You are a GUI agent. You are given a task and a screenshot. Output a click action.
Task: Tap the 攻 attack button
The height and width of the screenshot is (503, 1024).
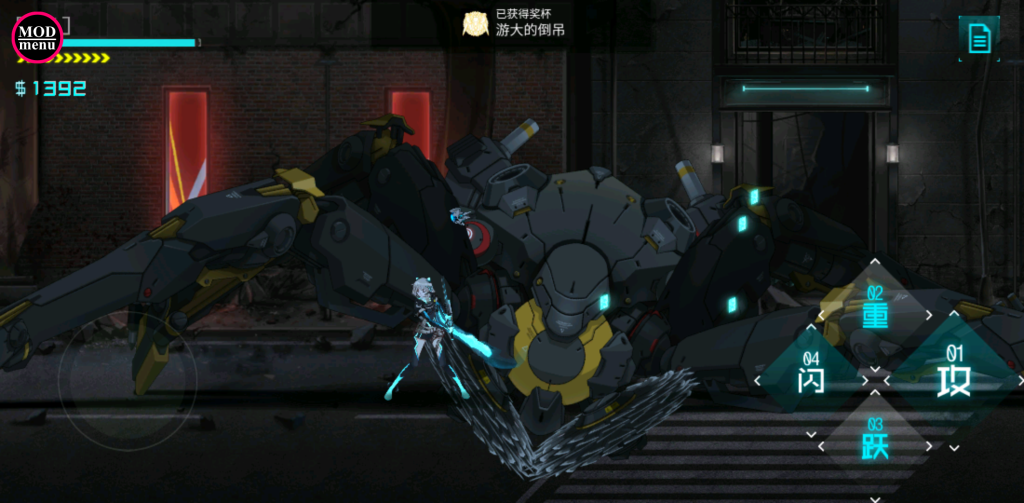click(x=953, y=381)
